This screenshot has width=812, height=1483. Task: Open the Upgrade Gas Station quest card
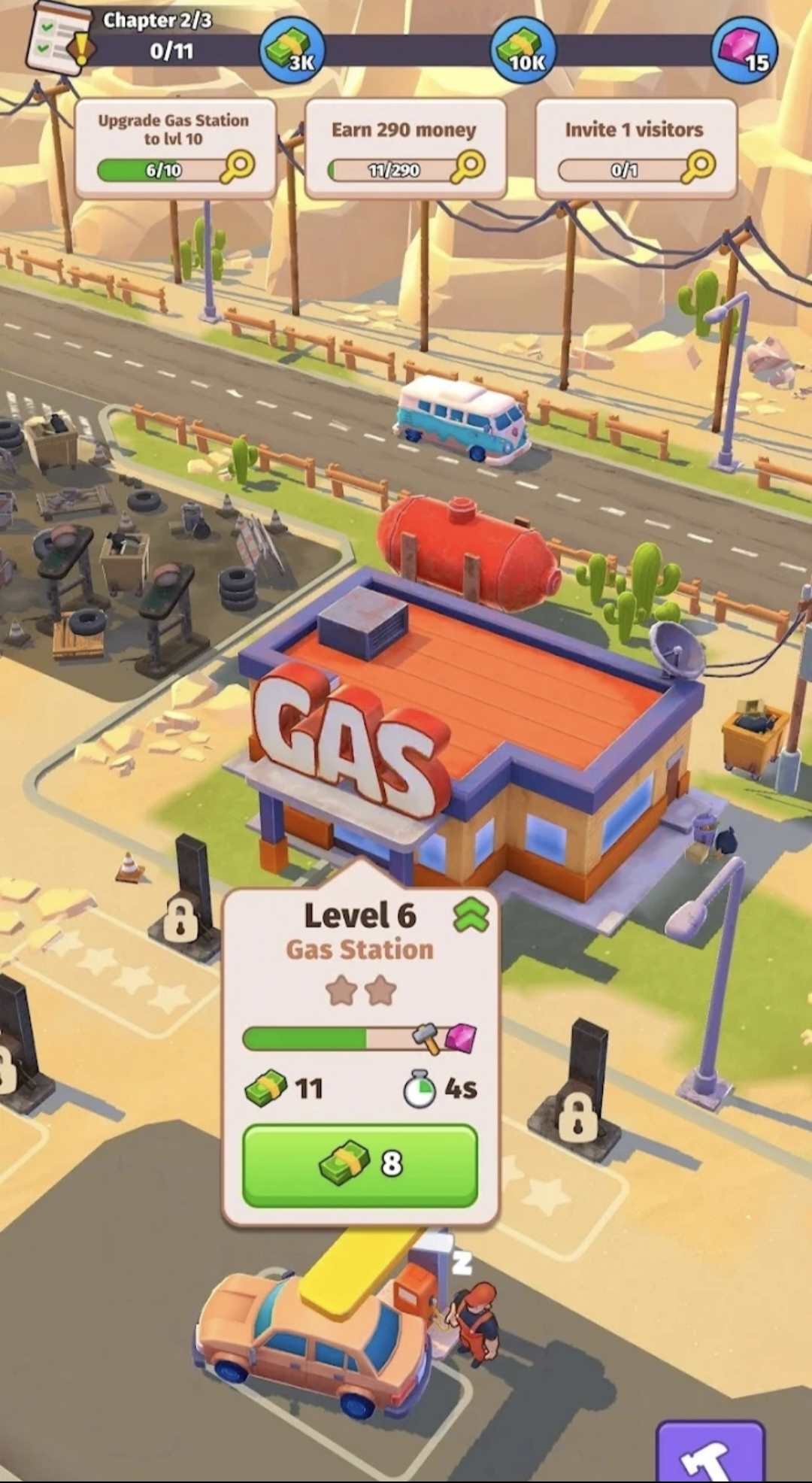[174, 148]
